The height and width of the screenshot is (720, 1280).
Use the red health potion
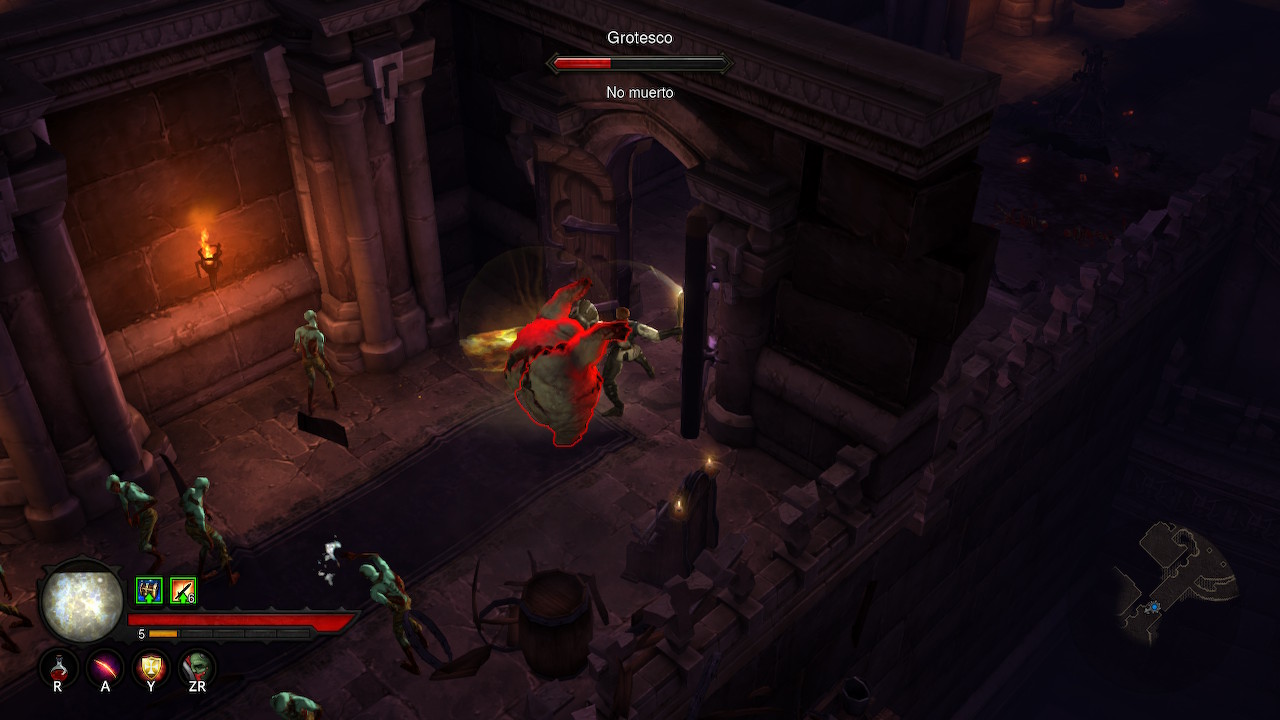(58, 665)
